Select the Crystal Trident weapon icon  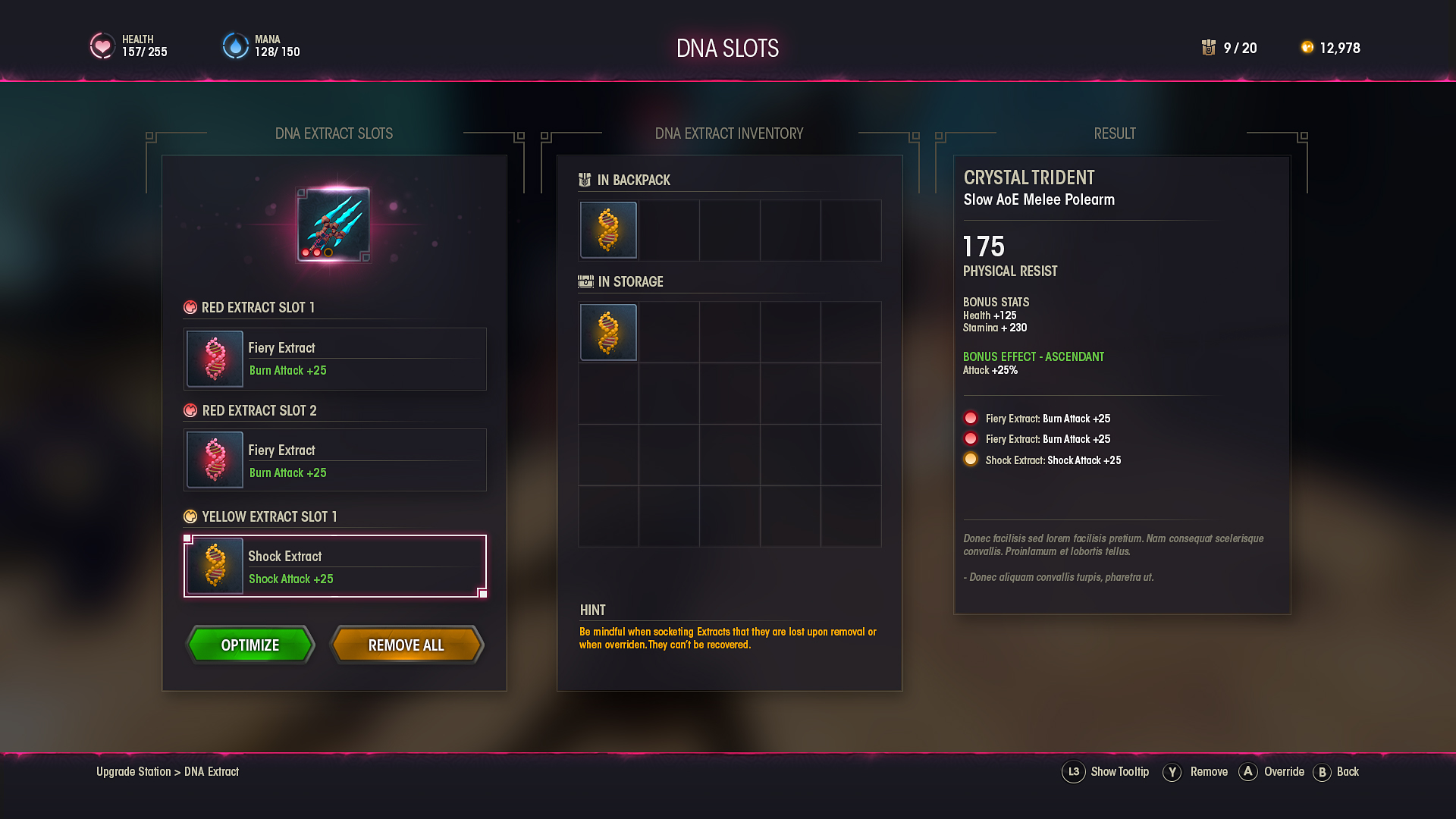(x=334, y=224)
